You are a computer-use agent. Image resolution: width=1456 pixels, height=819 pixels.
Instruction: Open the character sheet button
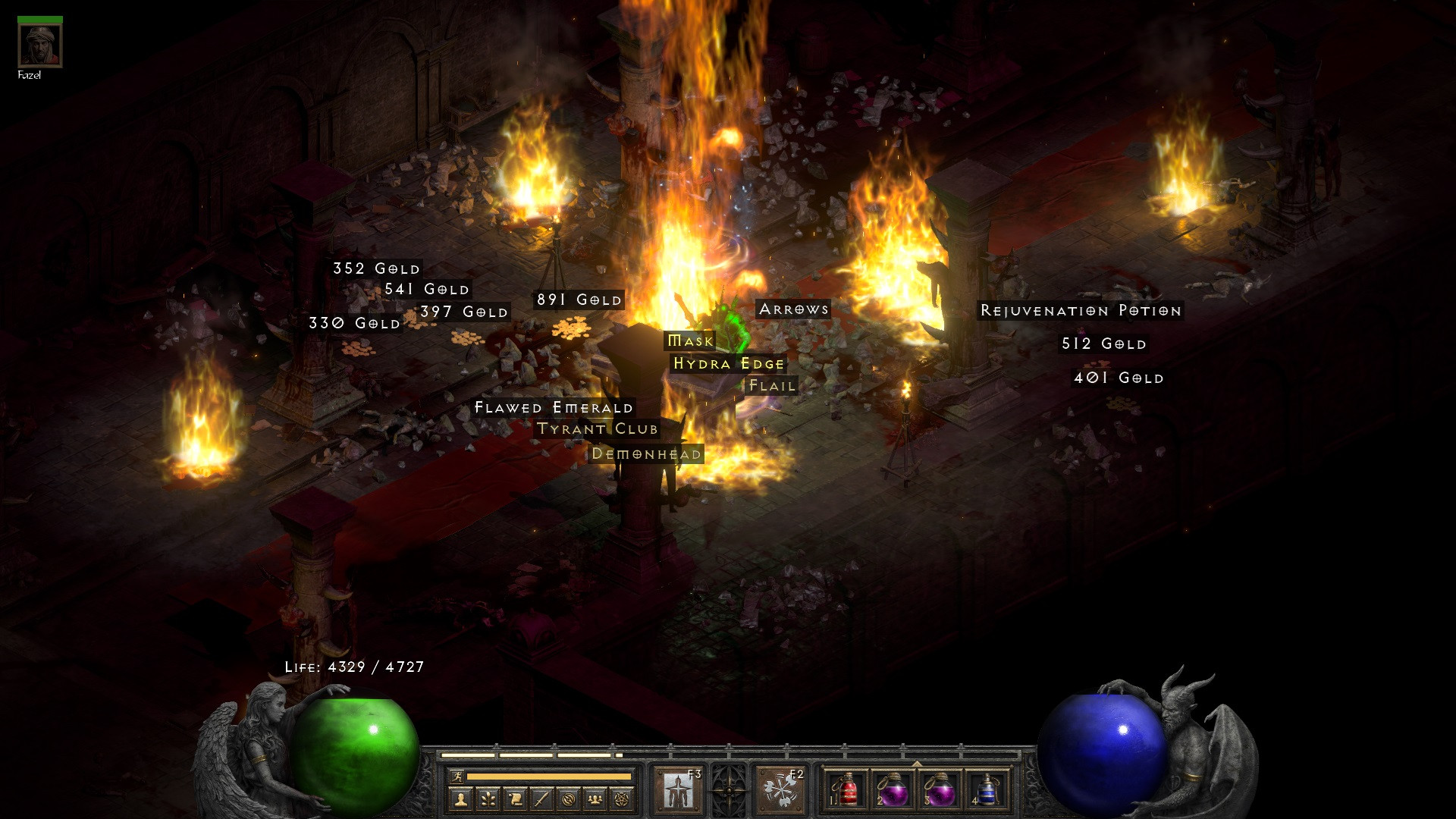point(460,799)
